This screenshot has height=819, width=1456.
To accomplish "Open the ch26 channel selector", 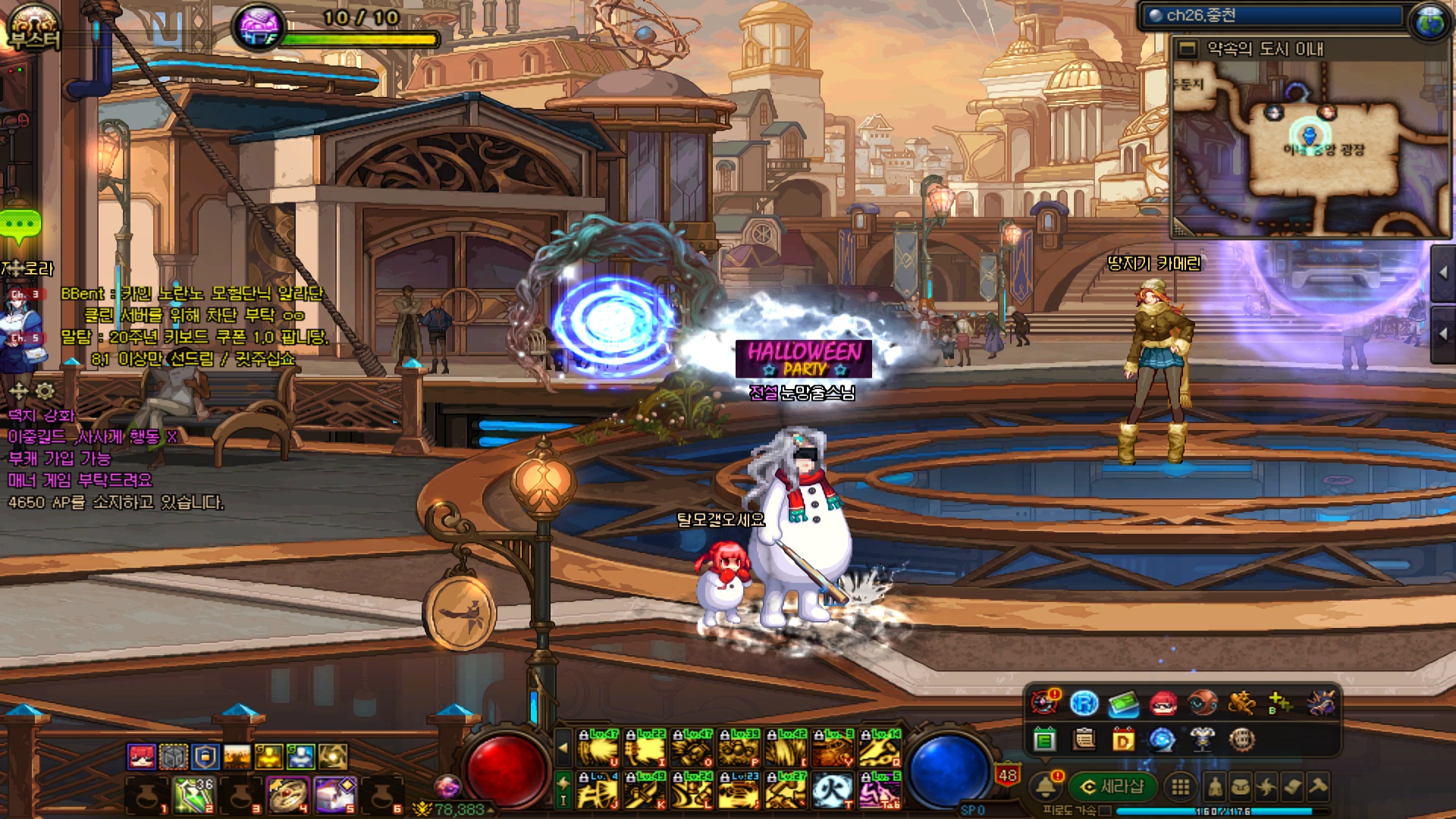I will (x=1272, y=16).
